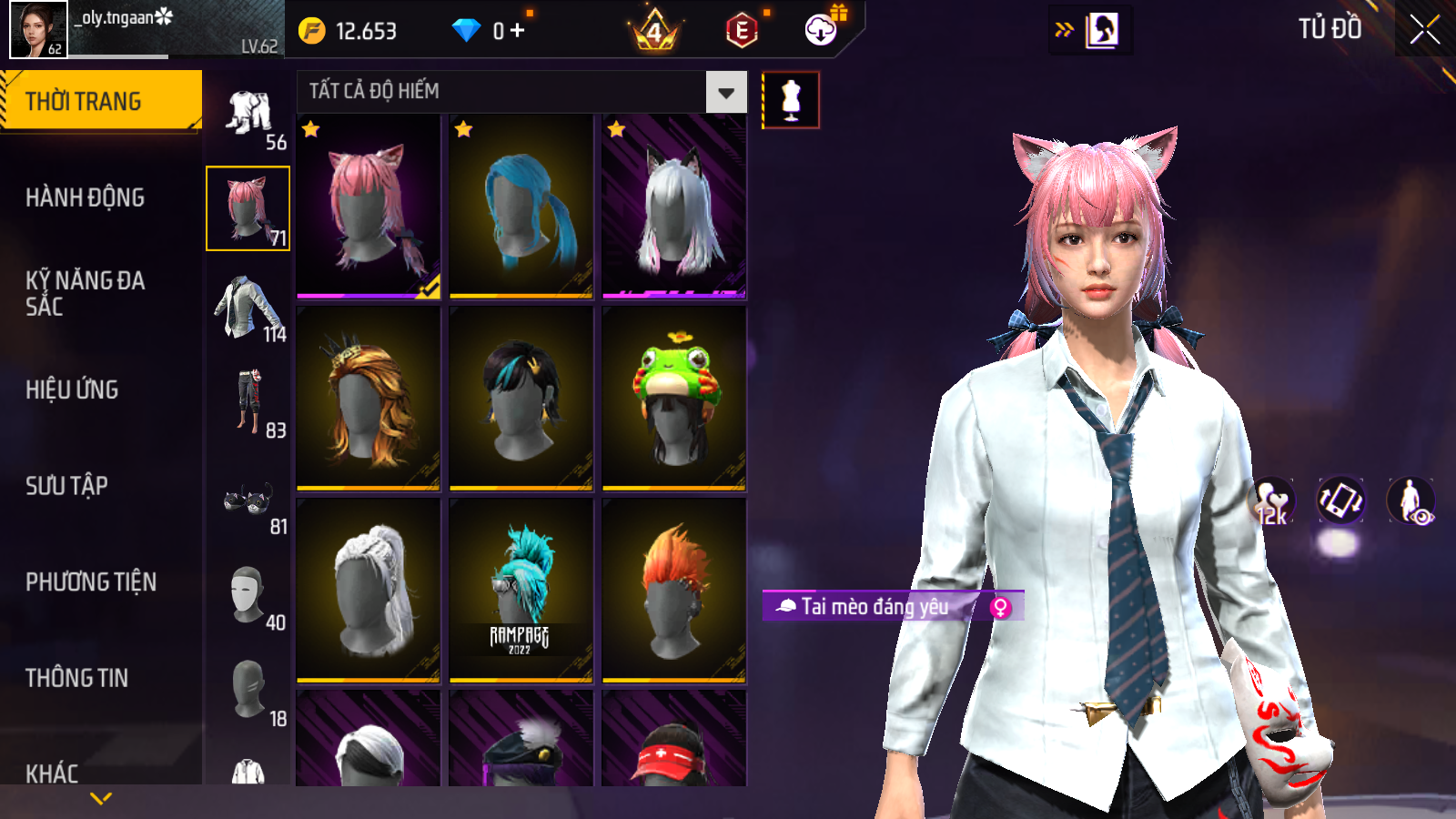The width and height of the screenshot is (1456, 819).
Task: Click the rotate character view icon
Action: coord(1340,500)
